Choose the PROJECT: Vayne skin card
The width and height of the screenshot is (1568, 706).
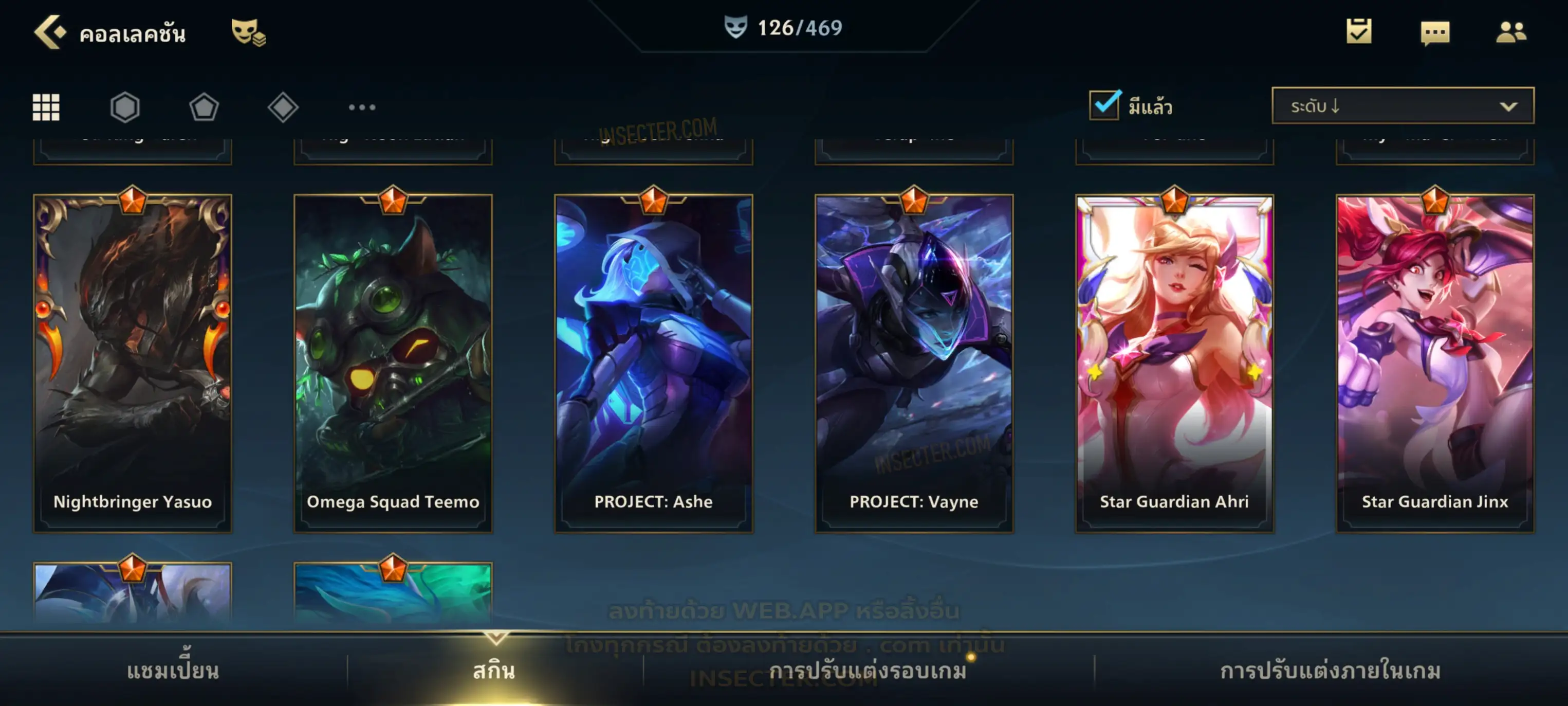coord(914,363)
